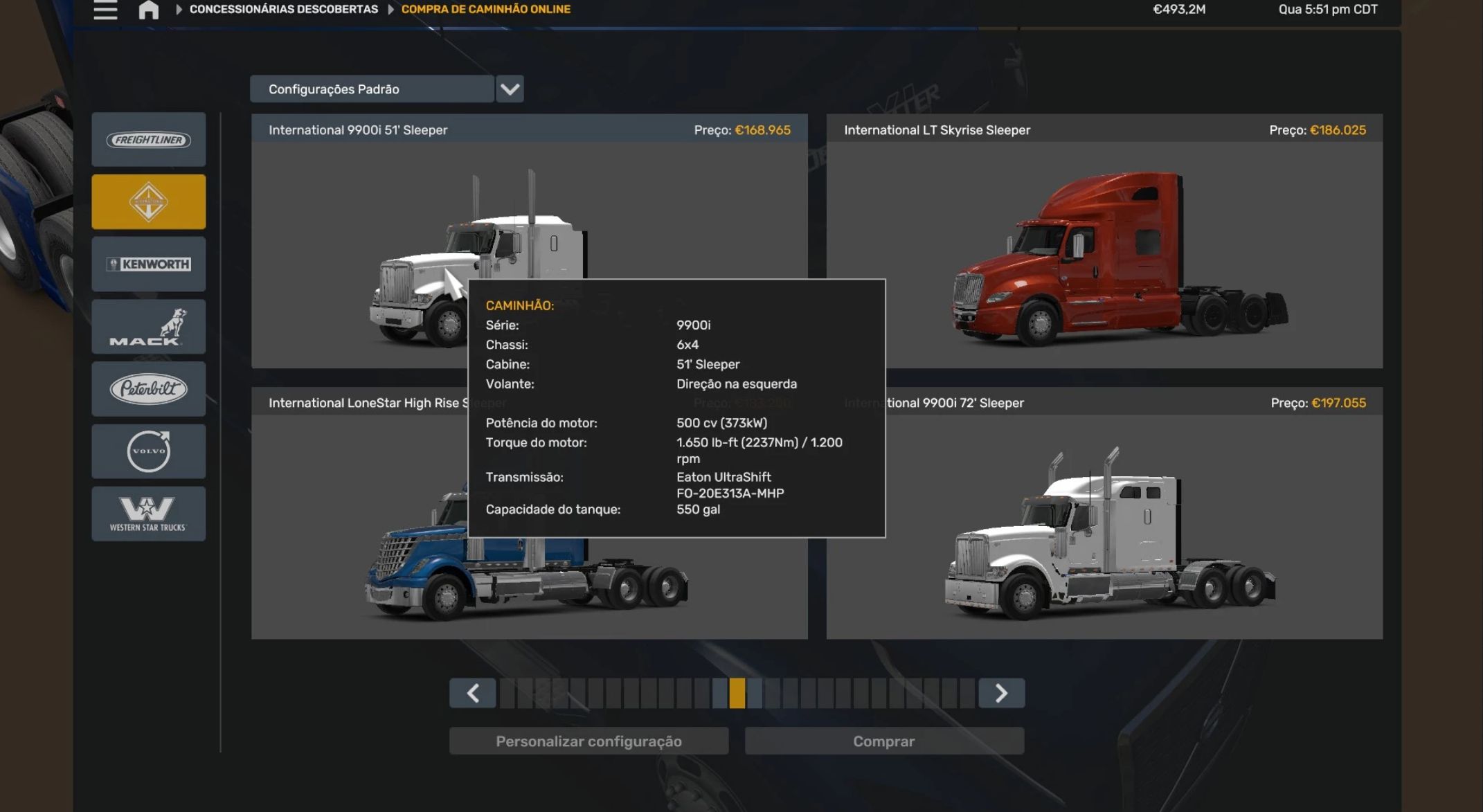Screen dimensions: 1483x812
Task: Go to the next truck page
Action: (x=1001, y=693)
